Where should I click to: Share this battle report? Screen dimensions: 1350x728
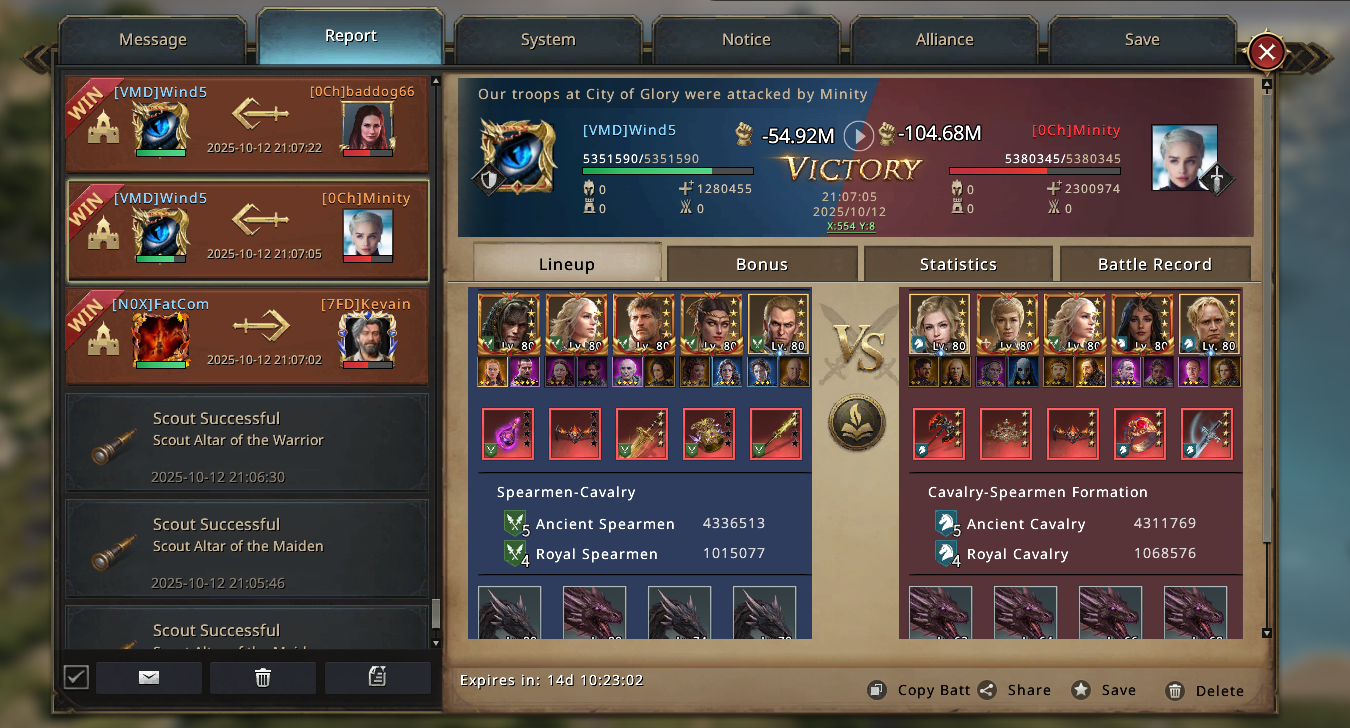pos(1014,690)
